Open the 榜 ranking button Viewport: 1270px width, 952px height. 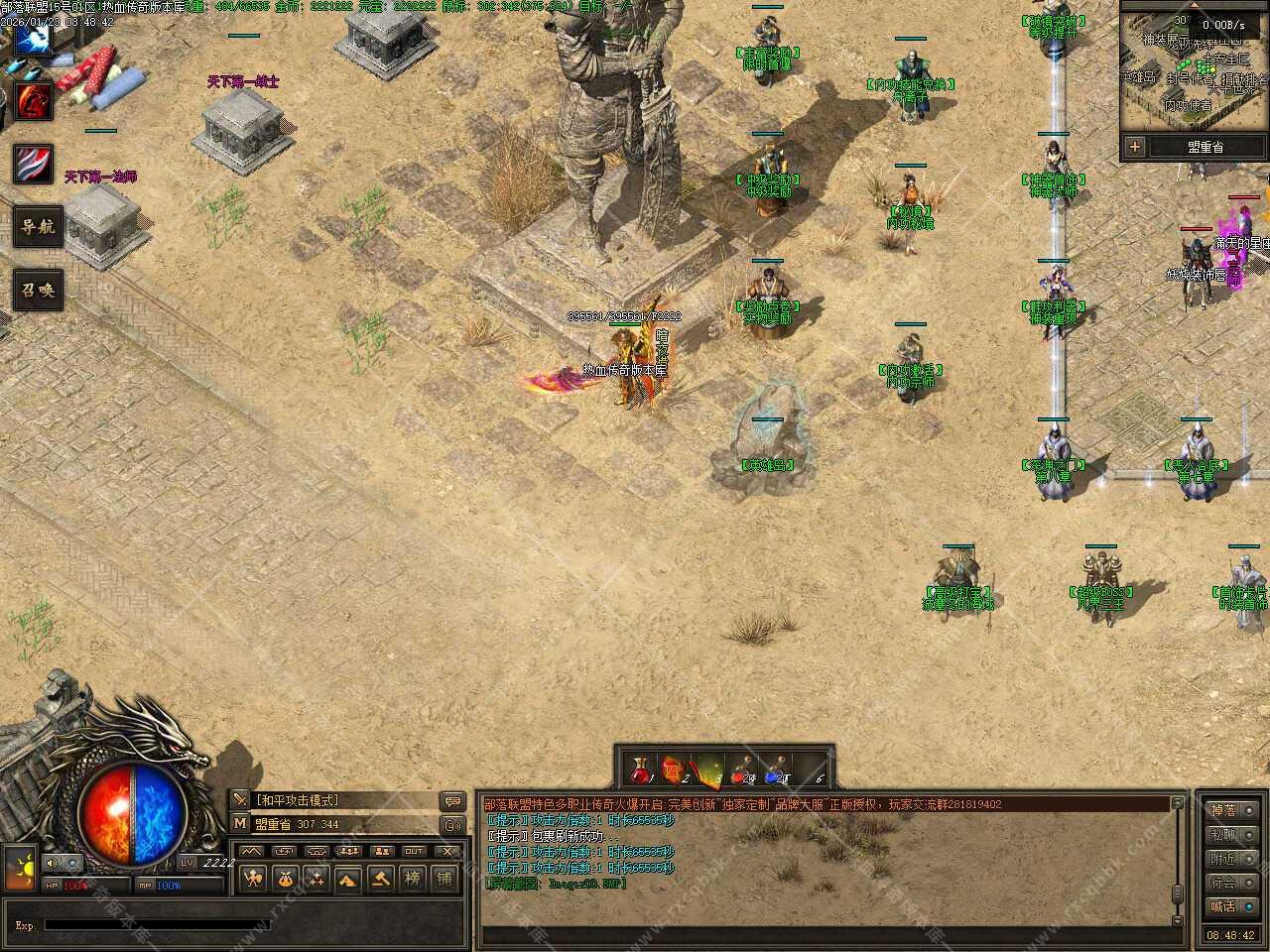[413, 878]
